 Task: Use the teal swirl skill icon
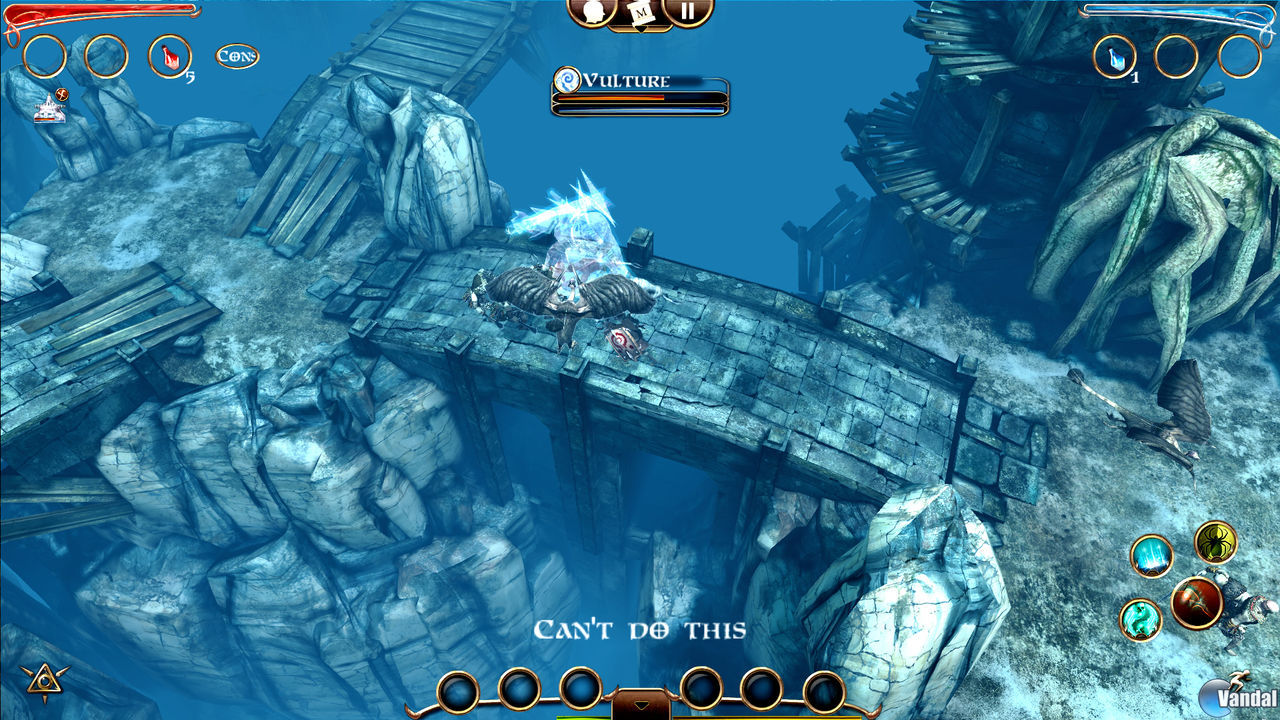[1140, 617]
